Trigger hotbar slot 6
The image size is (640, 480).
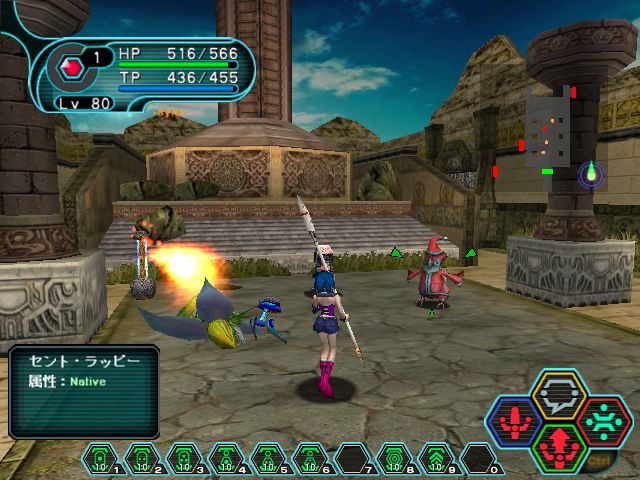pyautogui.click(x=308, y=459)
